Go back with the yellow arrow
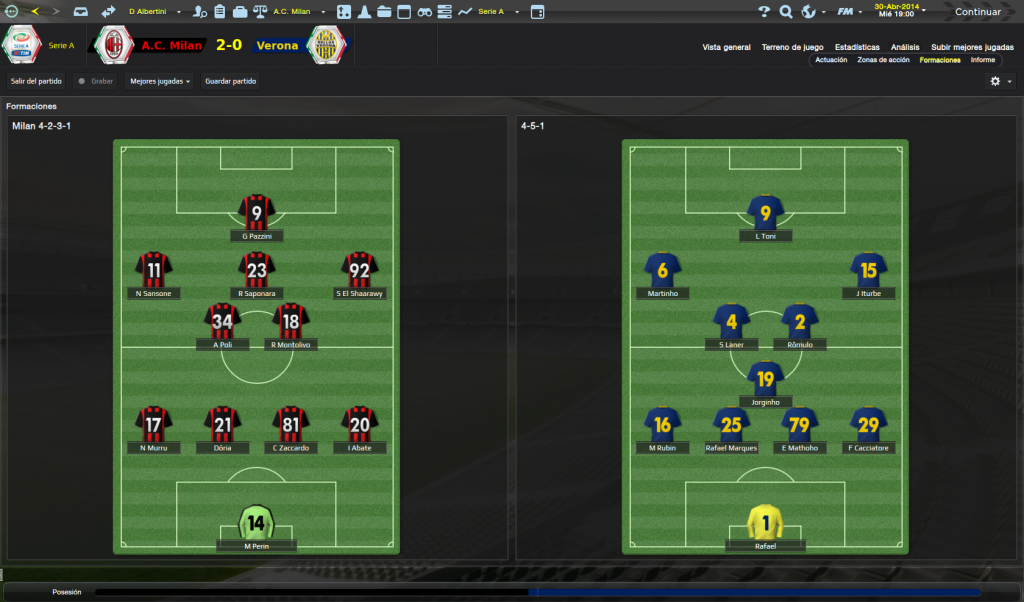The width and height of the screenshot is (1024, 602). (36, 12)
